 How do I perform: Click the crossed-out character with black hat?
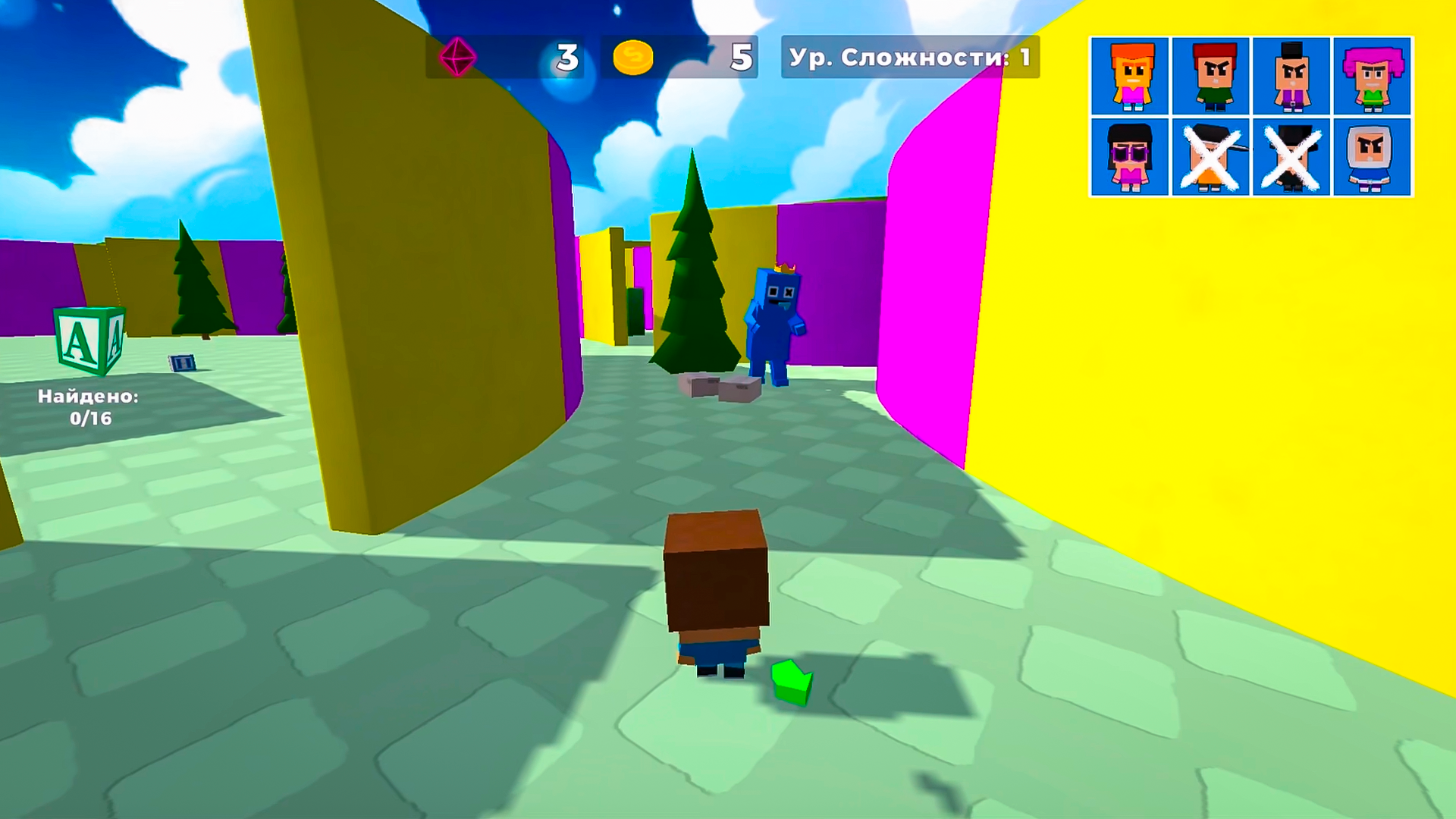click(x=1292, y=158)
